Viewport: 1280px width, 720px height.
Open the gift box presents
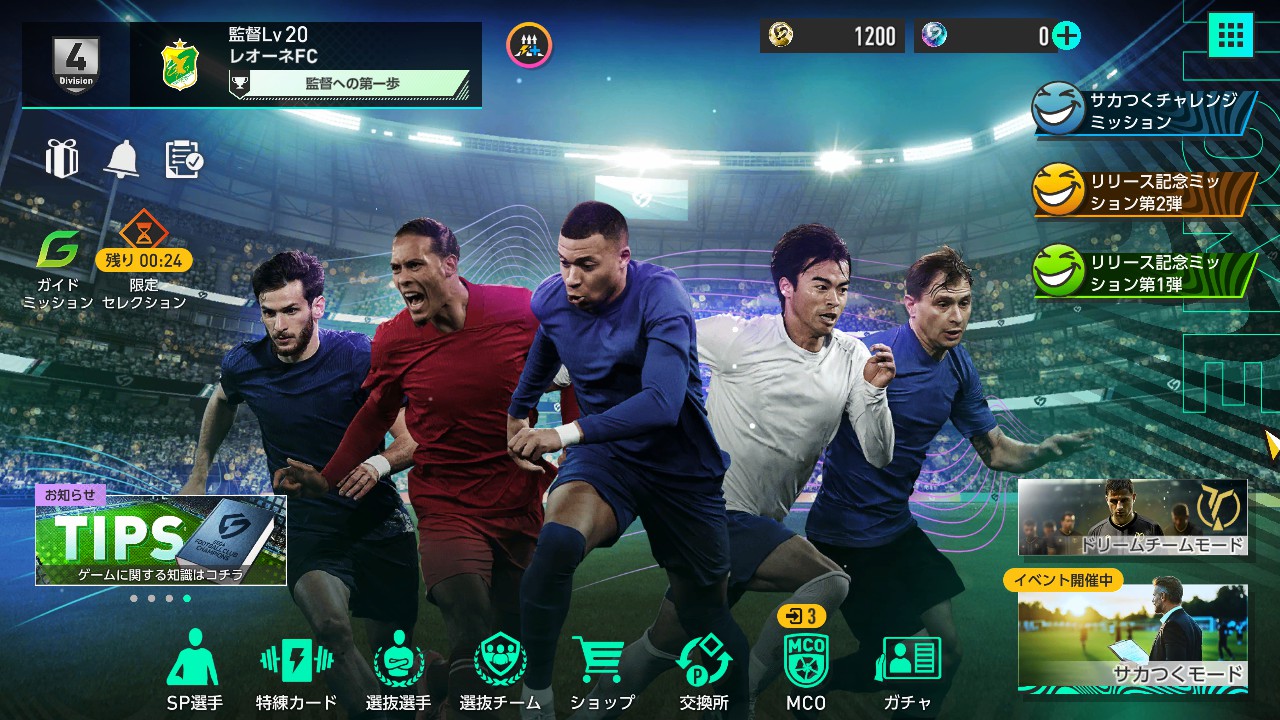pos(62,158)
